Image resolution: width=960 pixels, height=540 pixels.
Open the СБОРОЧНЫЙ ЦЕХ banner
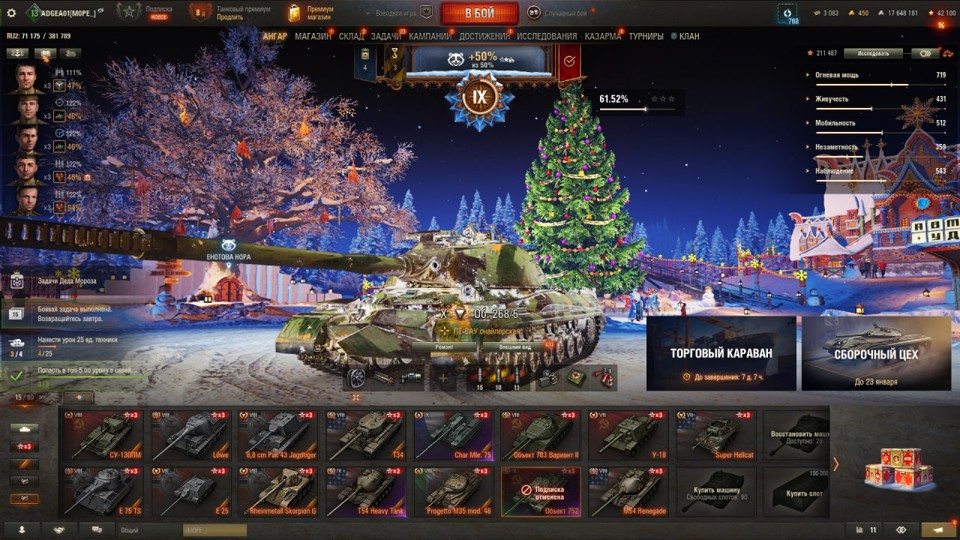pos(875,353)
